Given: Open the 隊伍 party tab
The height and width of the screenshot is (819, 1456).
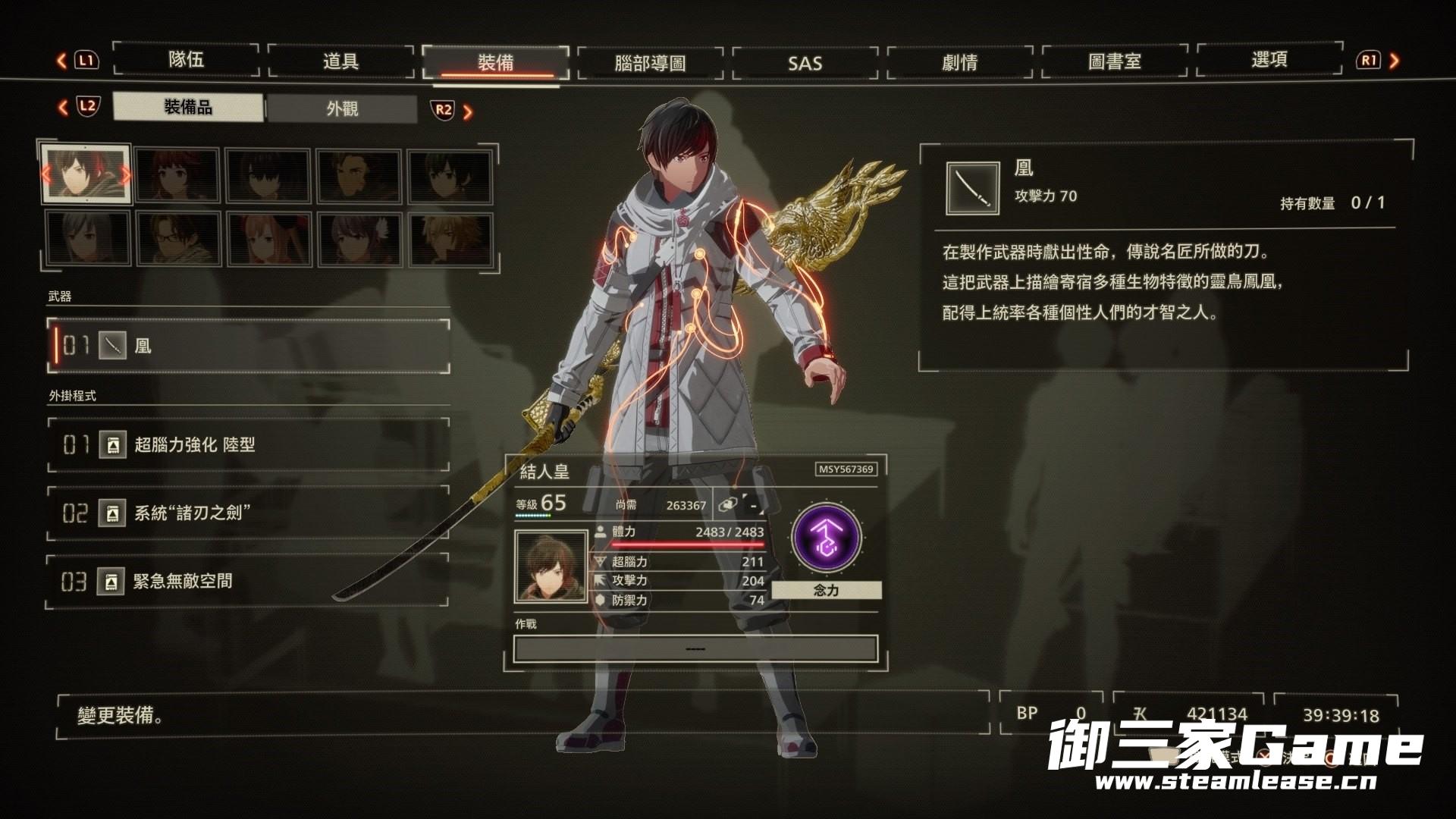Looking at the screenshot, I should tap(187, 60).
